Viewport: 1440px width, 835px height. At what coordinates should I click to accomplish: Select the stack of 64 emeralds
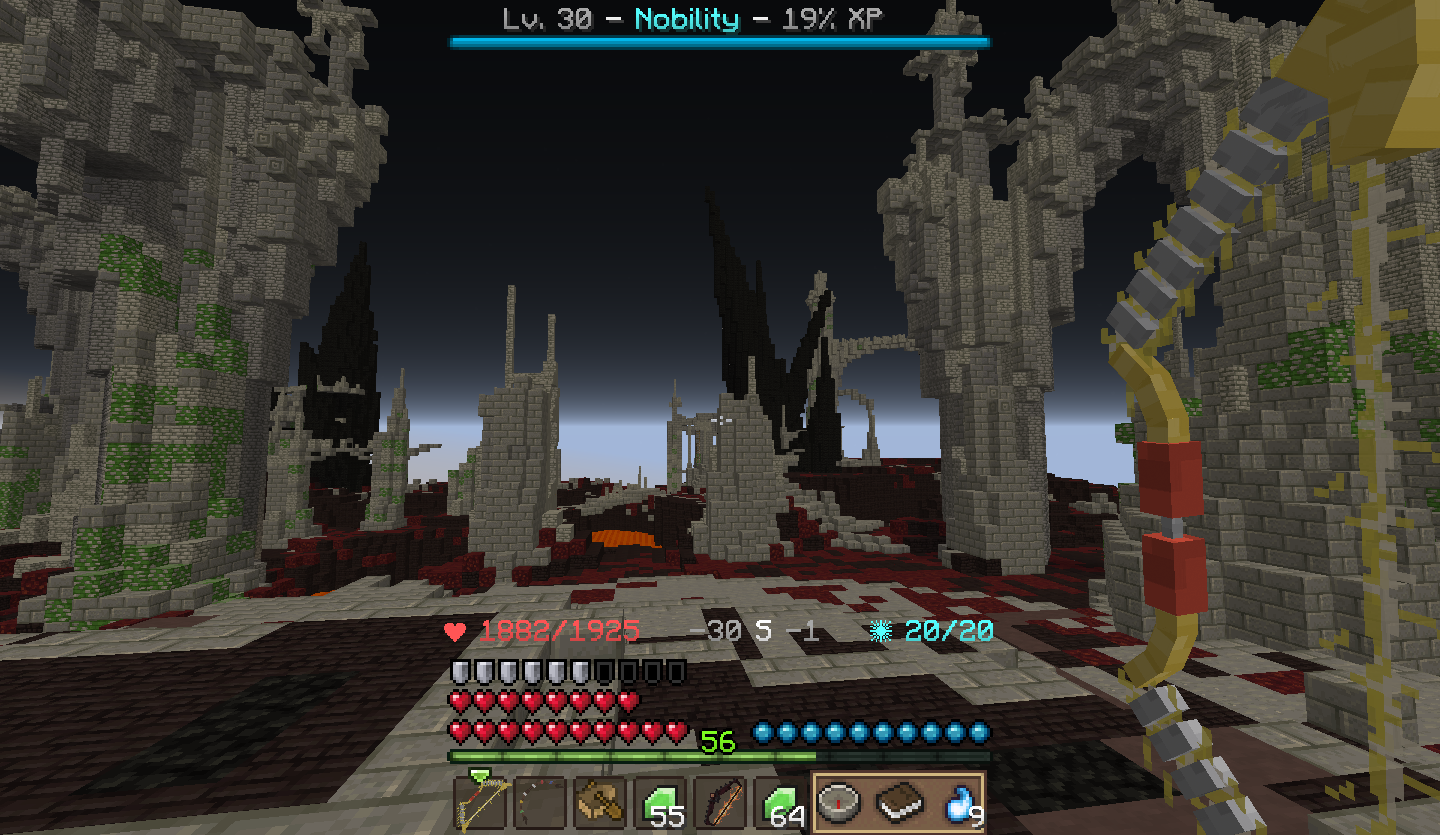point(780,802)
